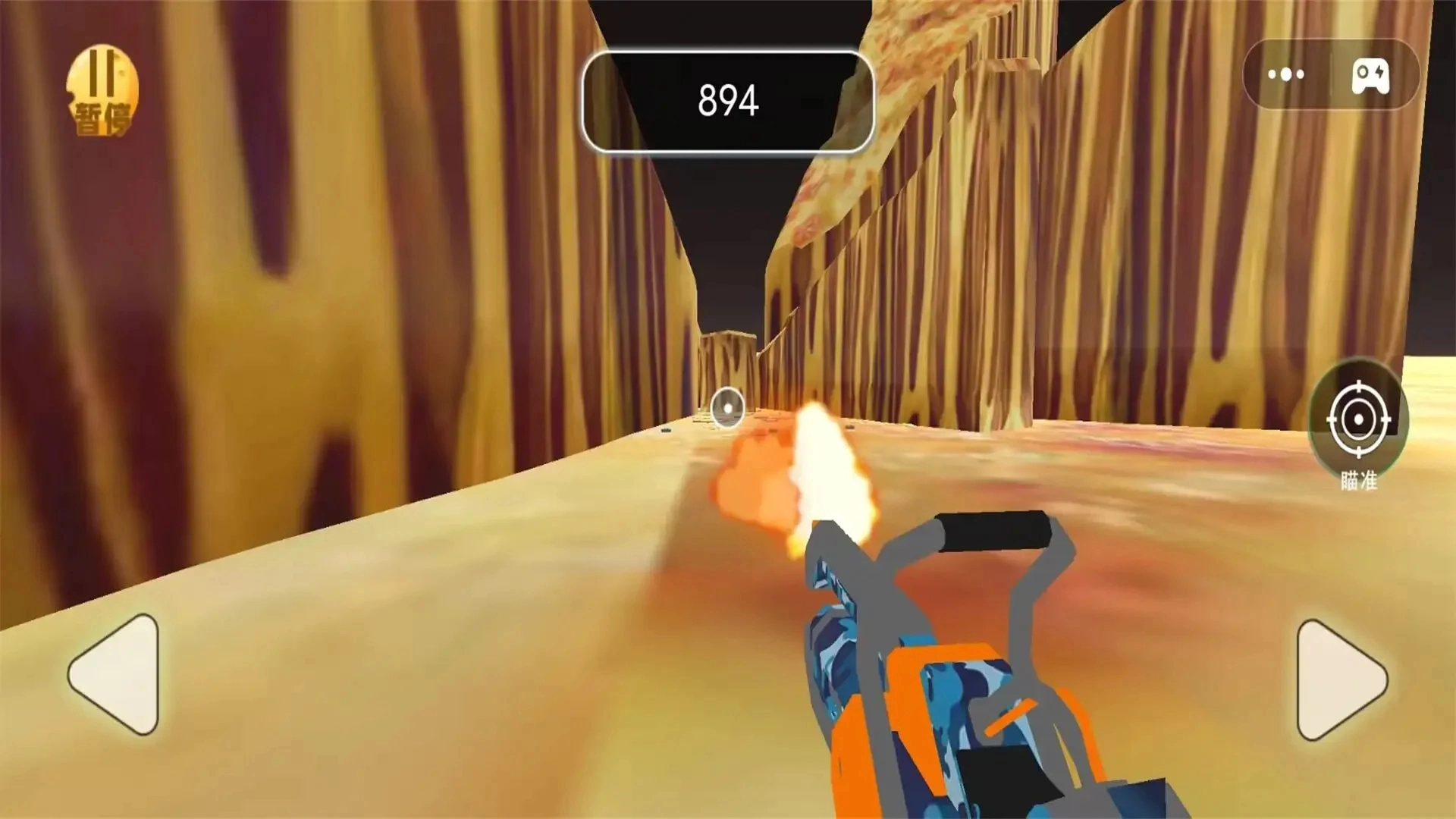Click the gamepad icon in top capsule

tap(1370, 75)
